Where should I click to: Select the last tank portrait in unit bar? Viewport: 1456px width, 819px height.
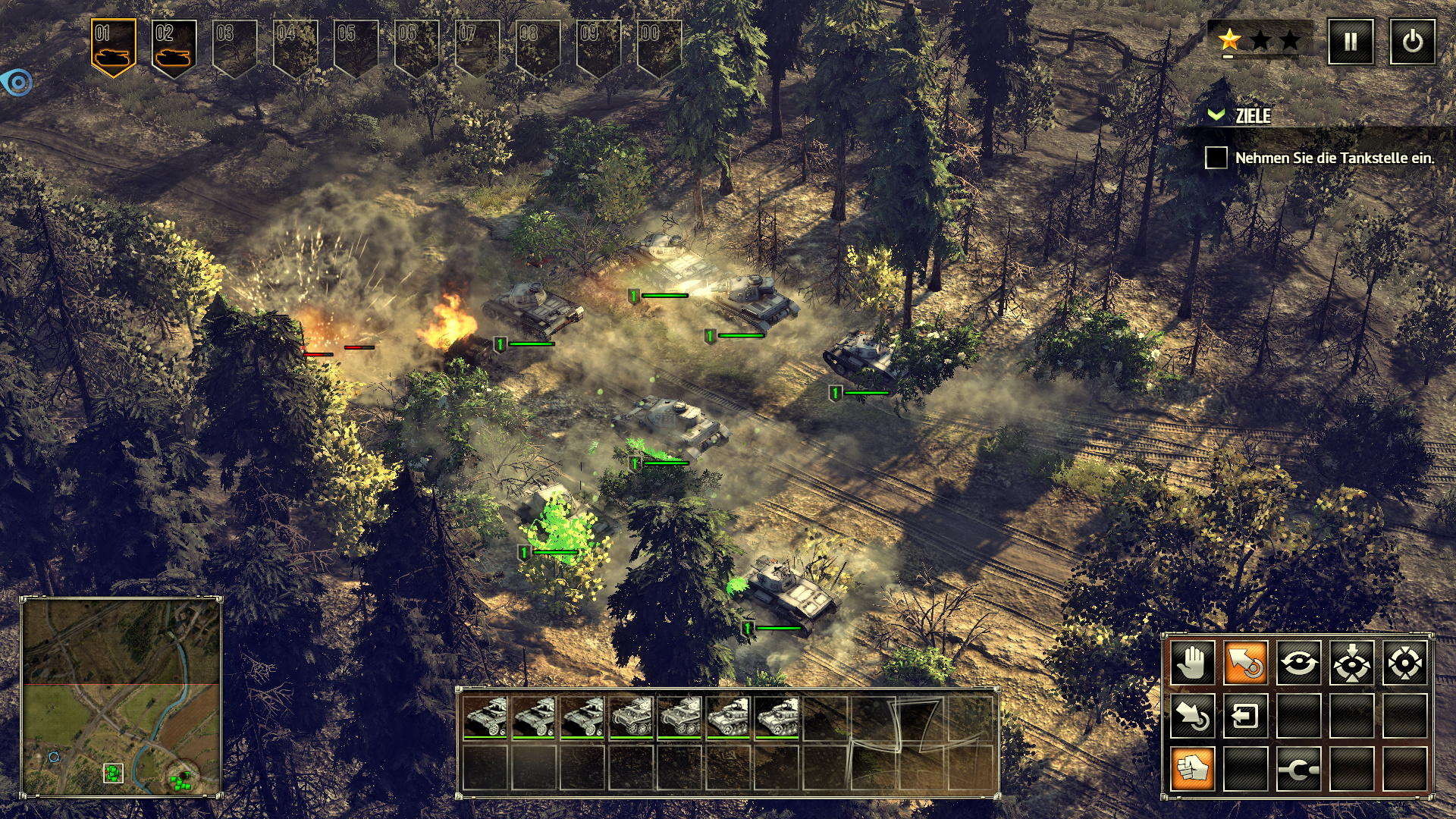777,717
